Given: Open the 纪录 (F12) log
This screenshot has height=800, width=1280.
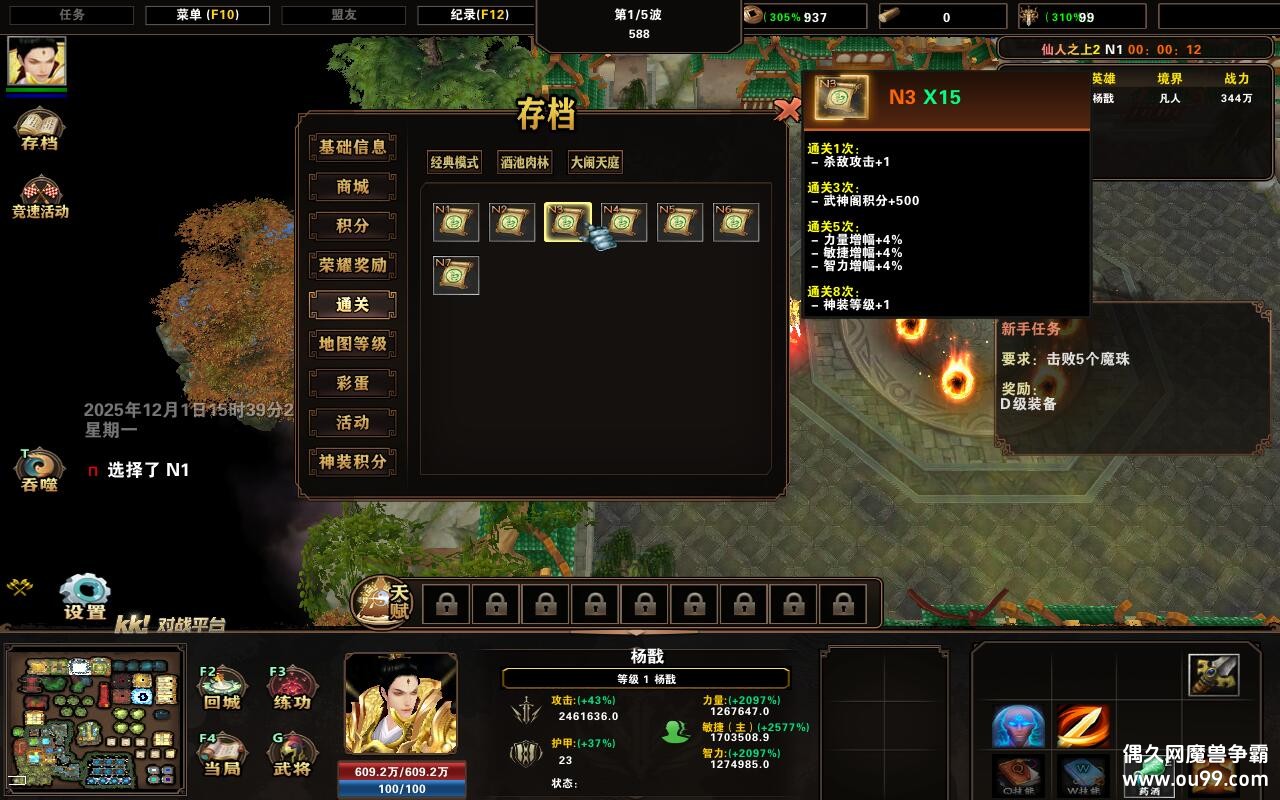Looking at the screenshot, I should [x=463, y=15].
